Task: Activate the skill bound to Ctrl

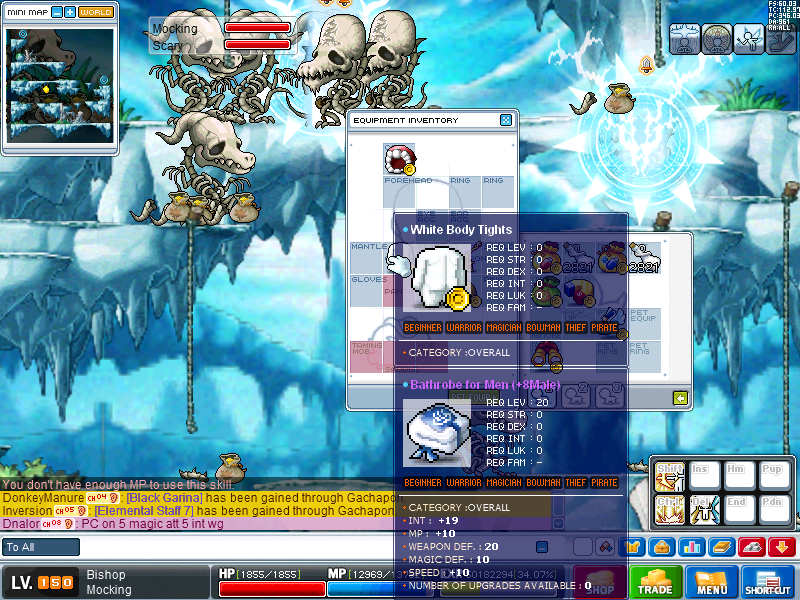Action: 670,509
